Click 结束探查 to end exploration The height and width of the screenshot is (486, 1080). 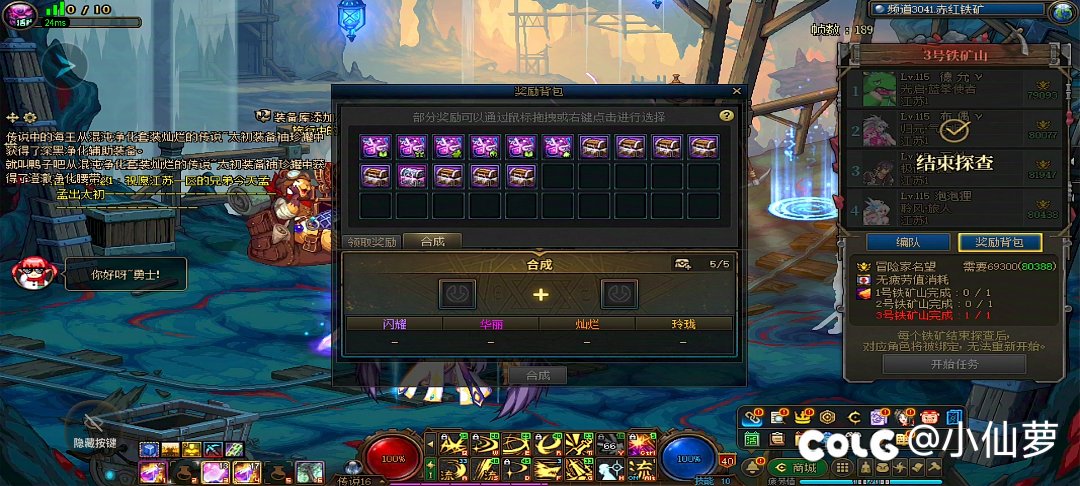(x=954, y=162)
